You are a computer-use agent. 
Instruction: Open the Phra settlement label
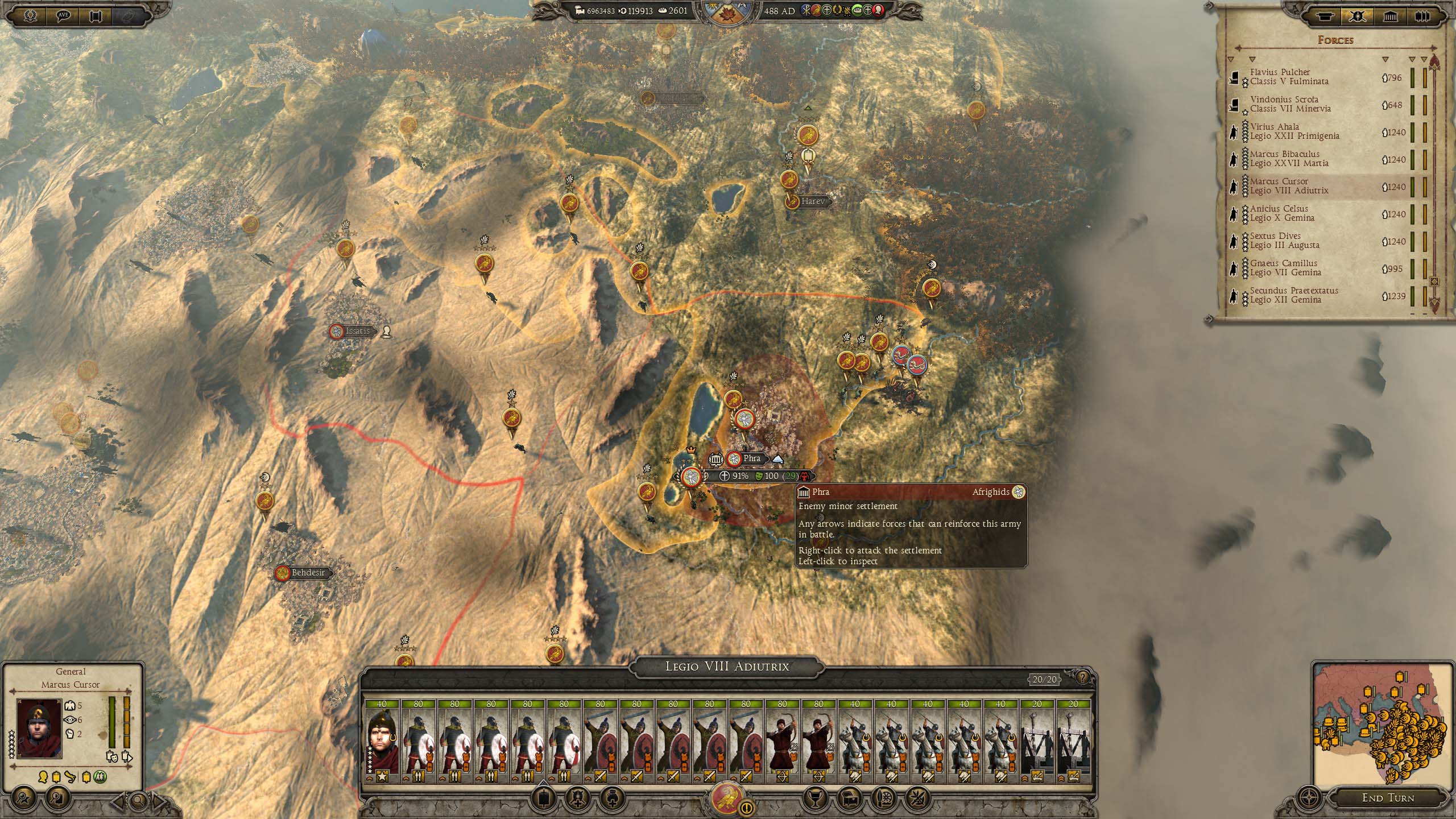click(751, 458)
